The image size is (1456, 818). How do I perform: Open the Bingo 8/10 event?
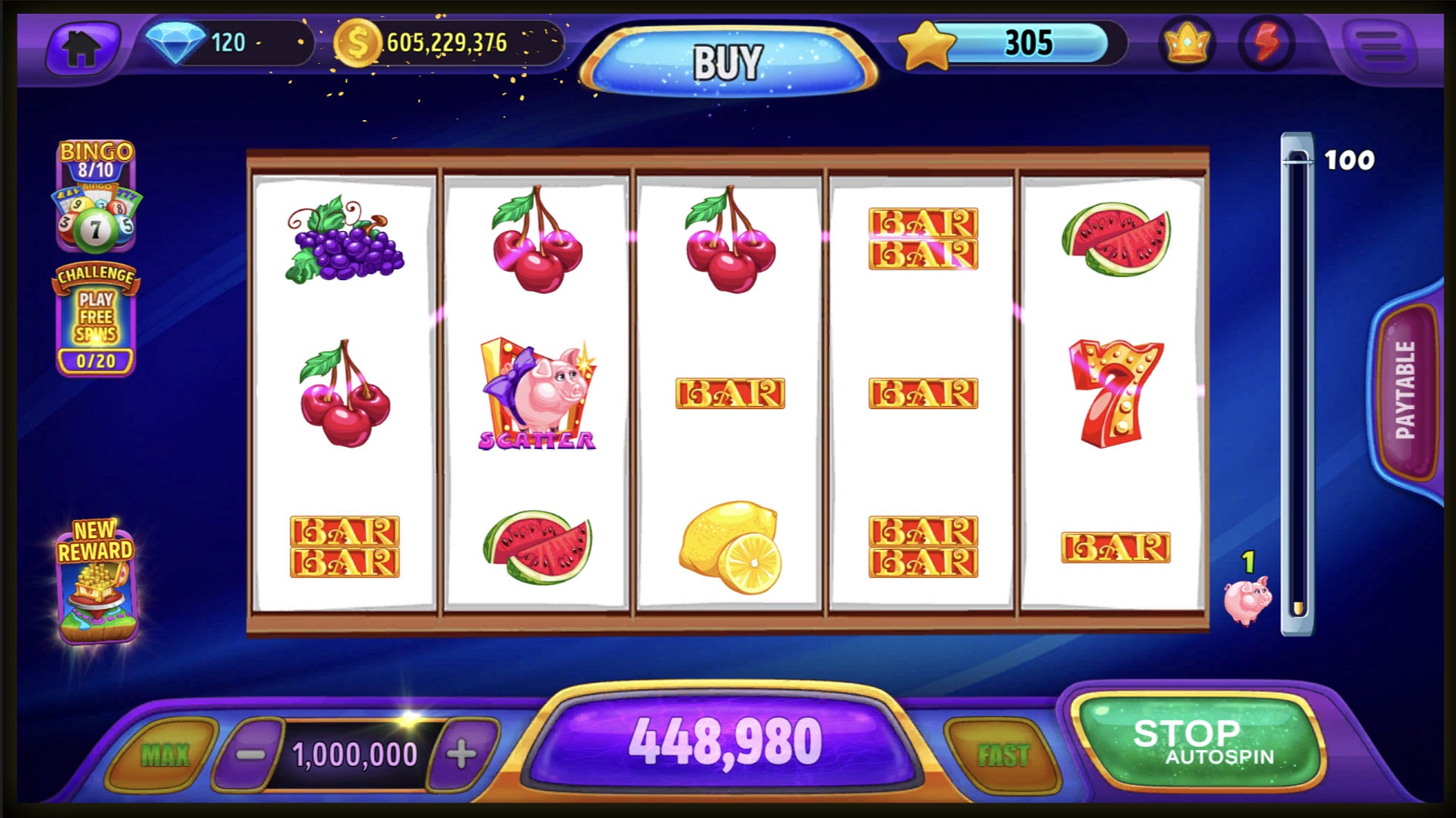tap(96, 196)
